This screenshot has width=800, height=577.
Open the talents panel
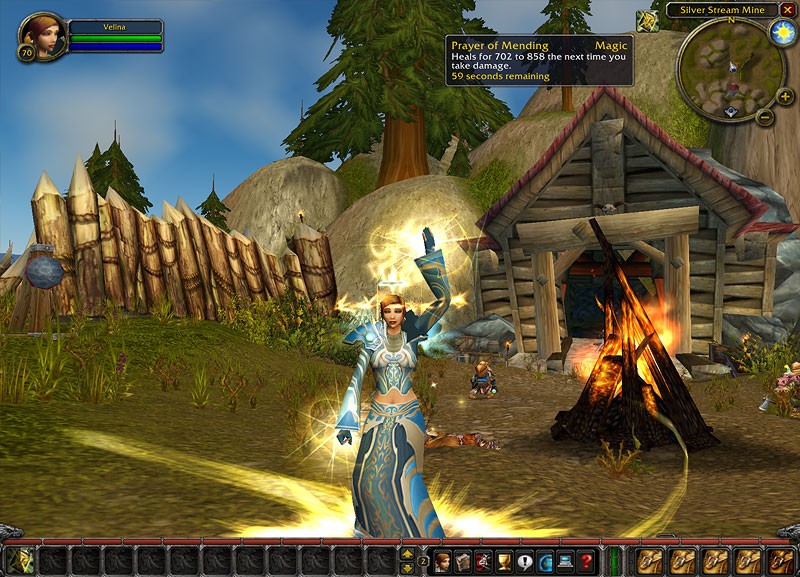(484, 561)
